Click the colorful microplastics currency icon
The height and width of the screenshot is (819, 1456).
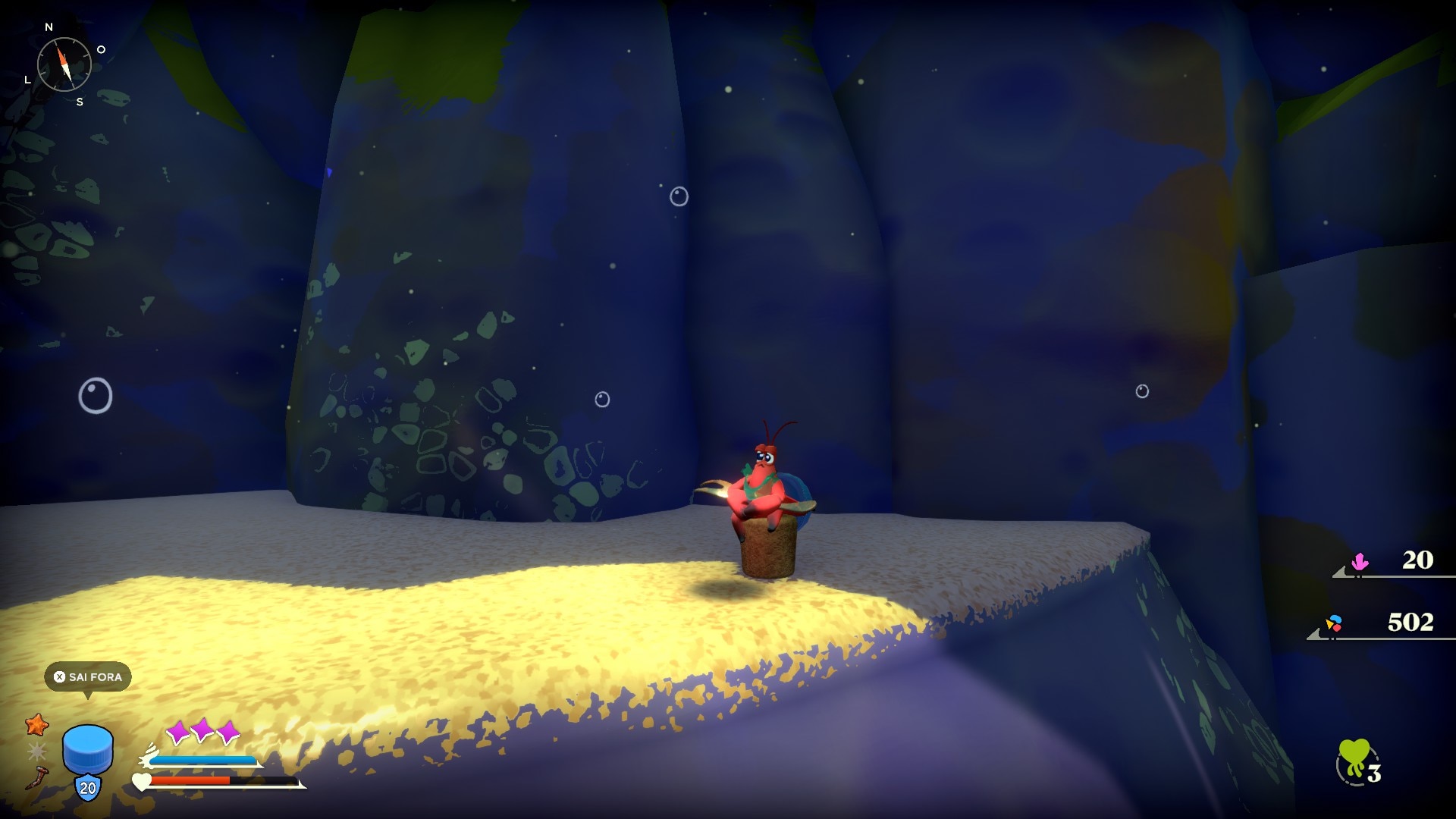point(1334,623)
